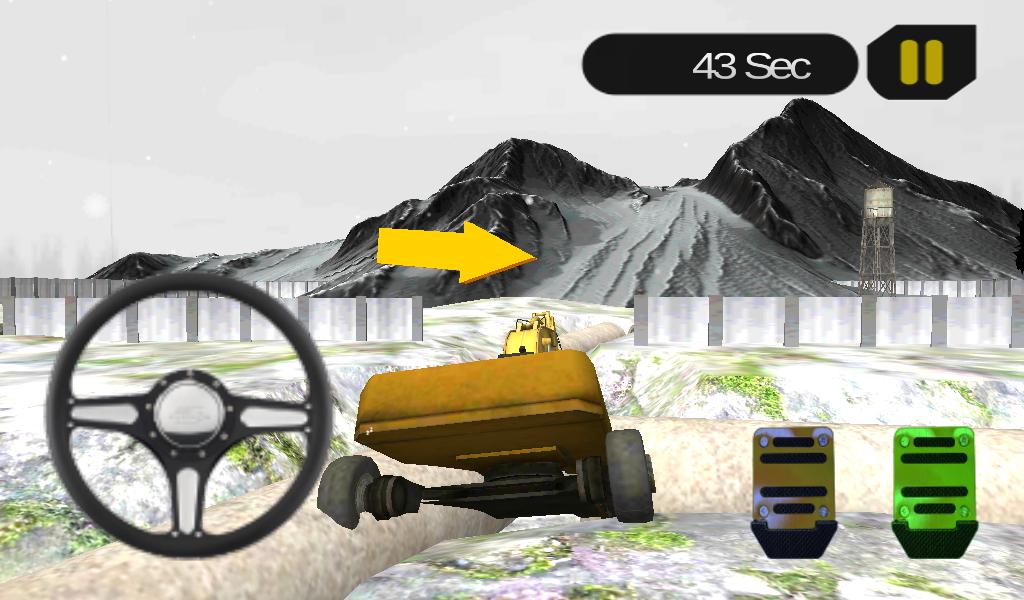
Task: Tap the steering wheel control
Action: [x=190, y=414]
